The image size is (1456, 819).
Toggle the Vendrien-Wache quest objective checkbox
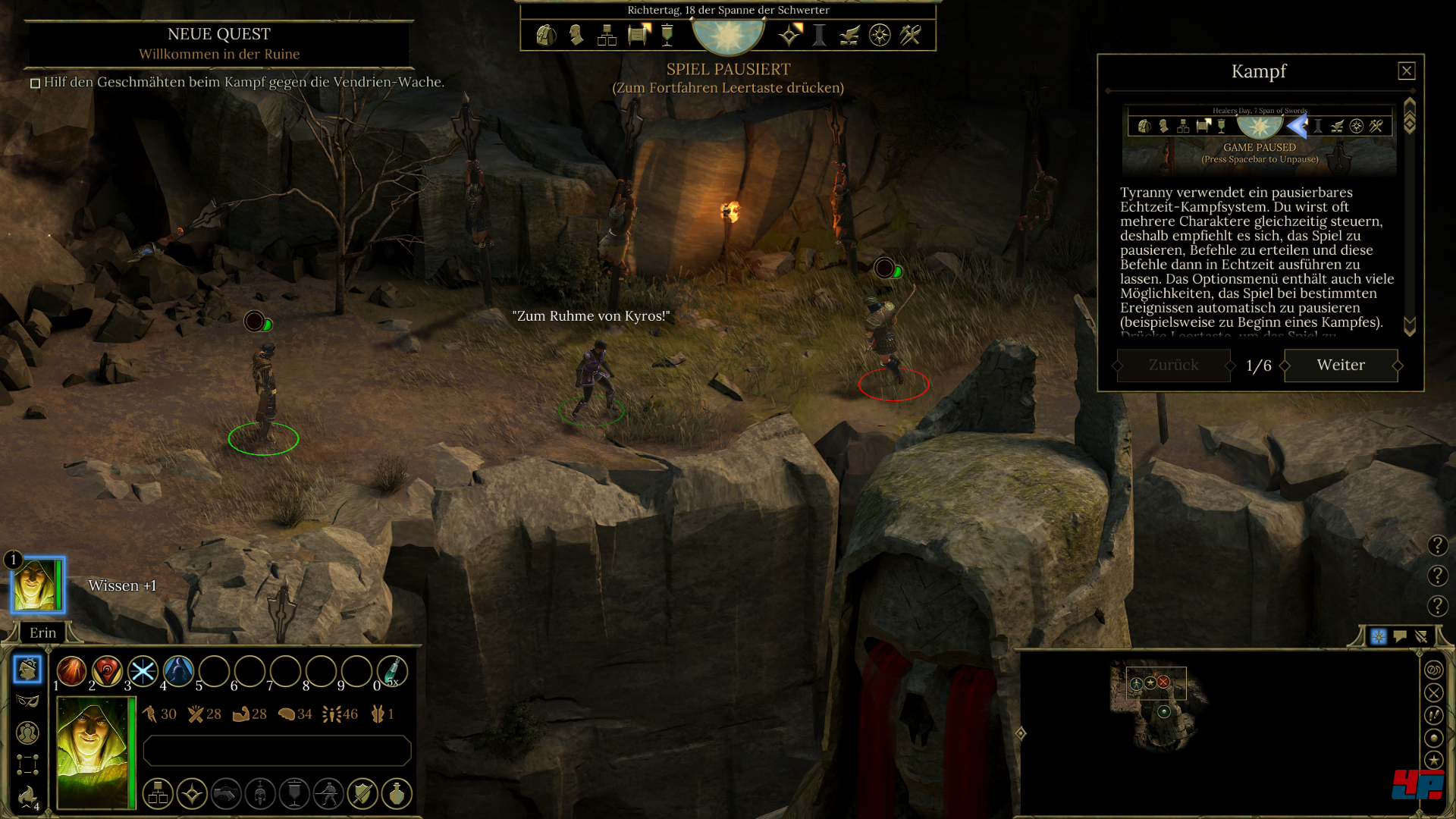35,83
